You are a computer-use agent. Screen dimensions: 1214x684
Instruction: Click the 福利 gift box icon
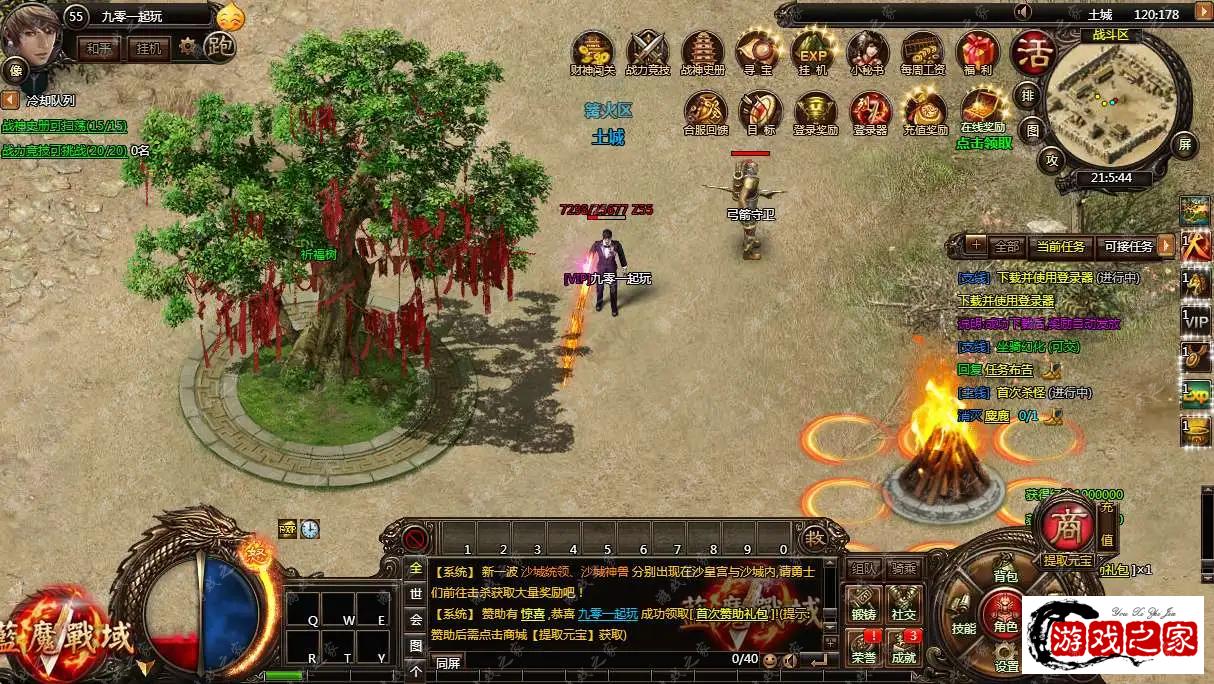[x=977, y=51]
